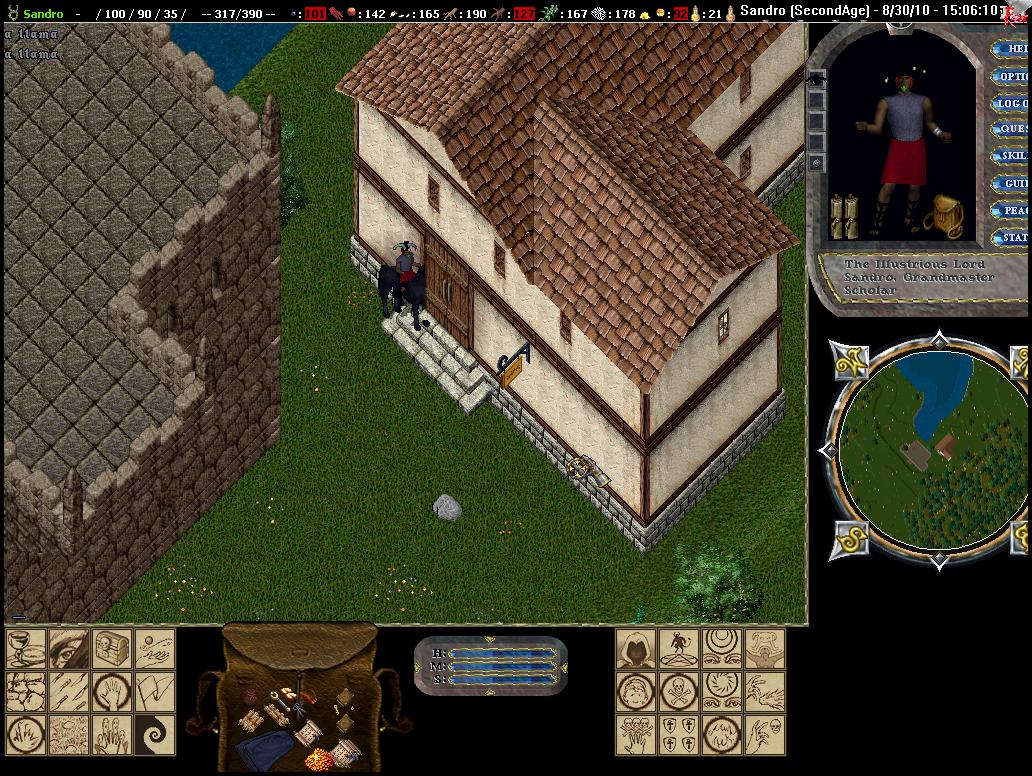This screenshot has height=776, width=1032.
Task: Open the character Status window
Action: 1012,238
